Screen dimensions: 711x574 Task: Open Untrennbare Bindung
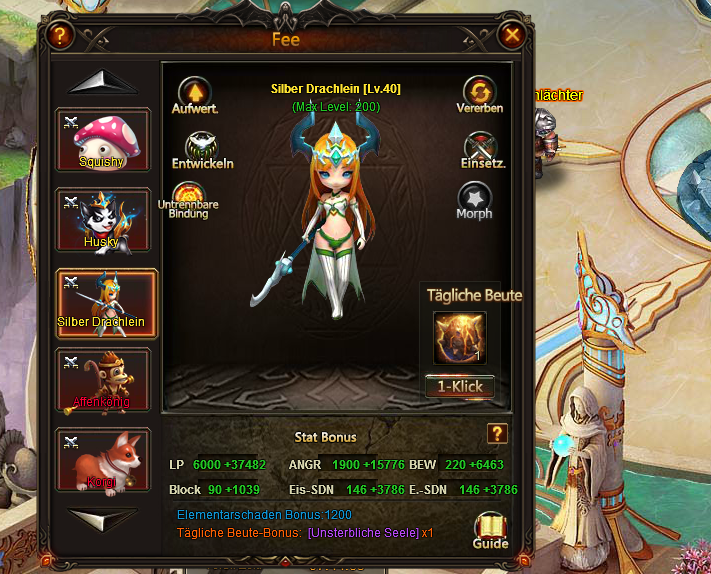click(188, 196)
